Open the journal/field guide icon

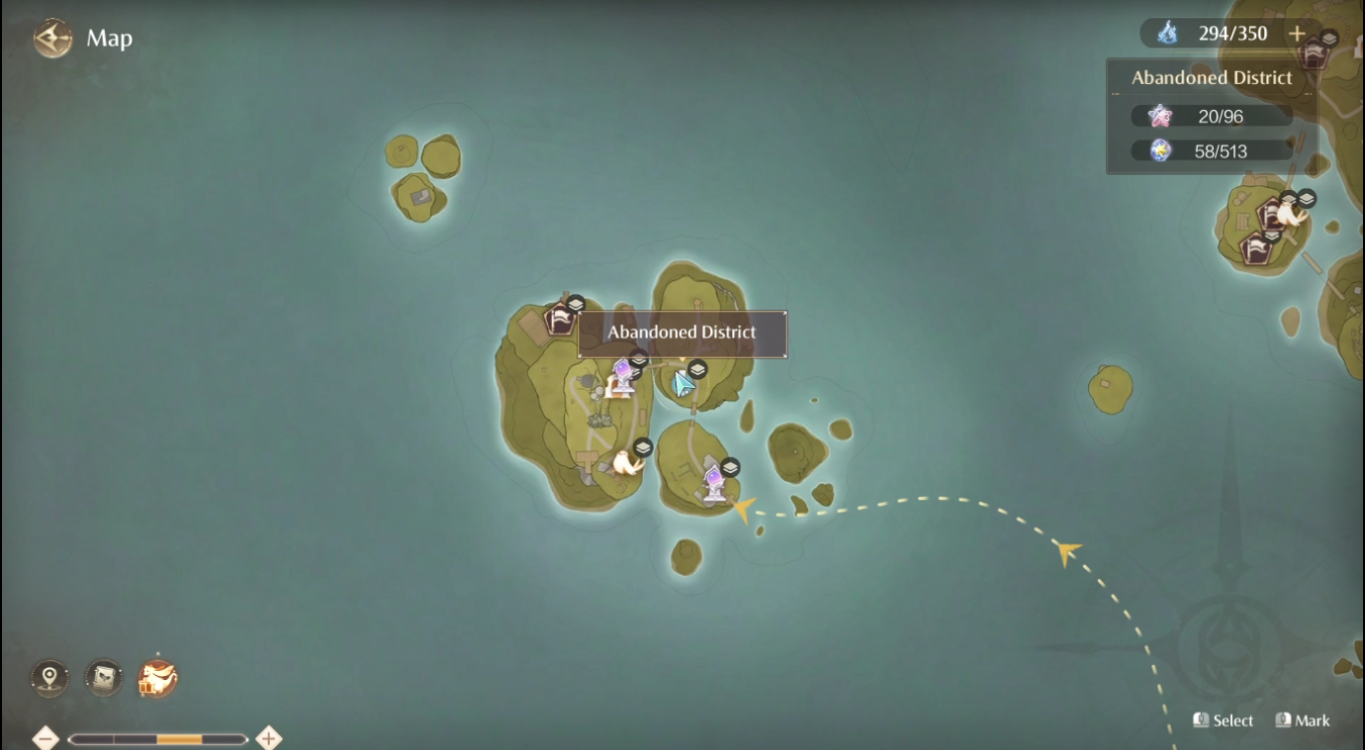pos(103,677)
